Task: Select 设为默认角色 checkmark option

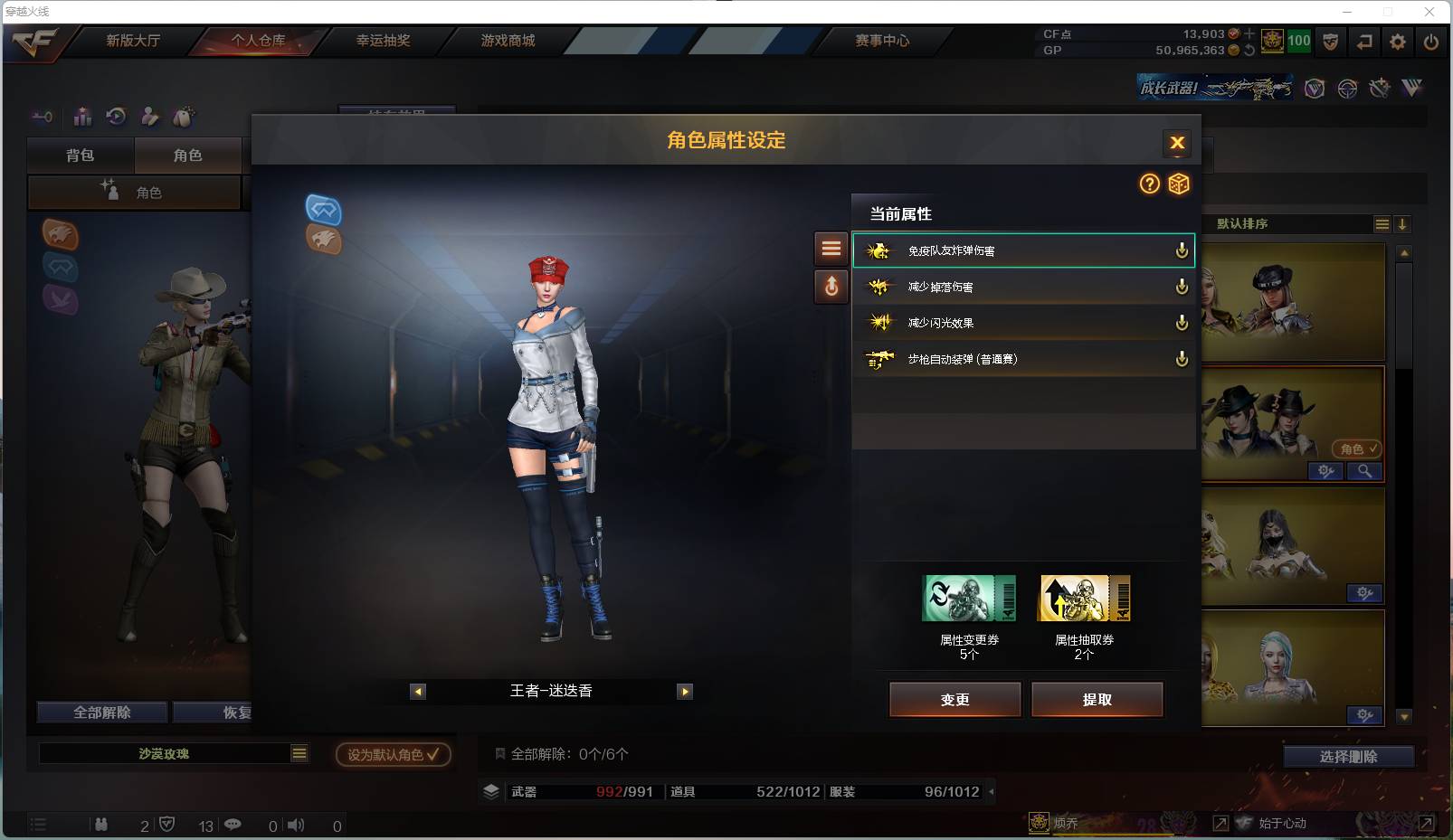Action: point(393,753)
